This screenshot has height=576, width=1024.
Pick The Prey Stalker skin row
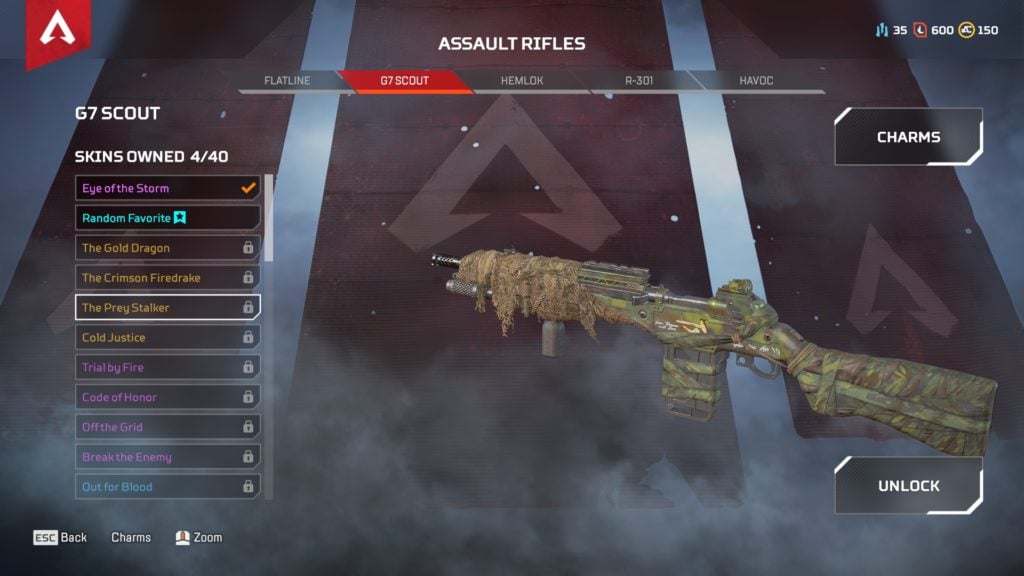[x=168, y=307]
